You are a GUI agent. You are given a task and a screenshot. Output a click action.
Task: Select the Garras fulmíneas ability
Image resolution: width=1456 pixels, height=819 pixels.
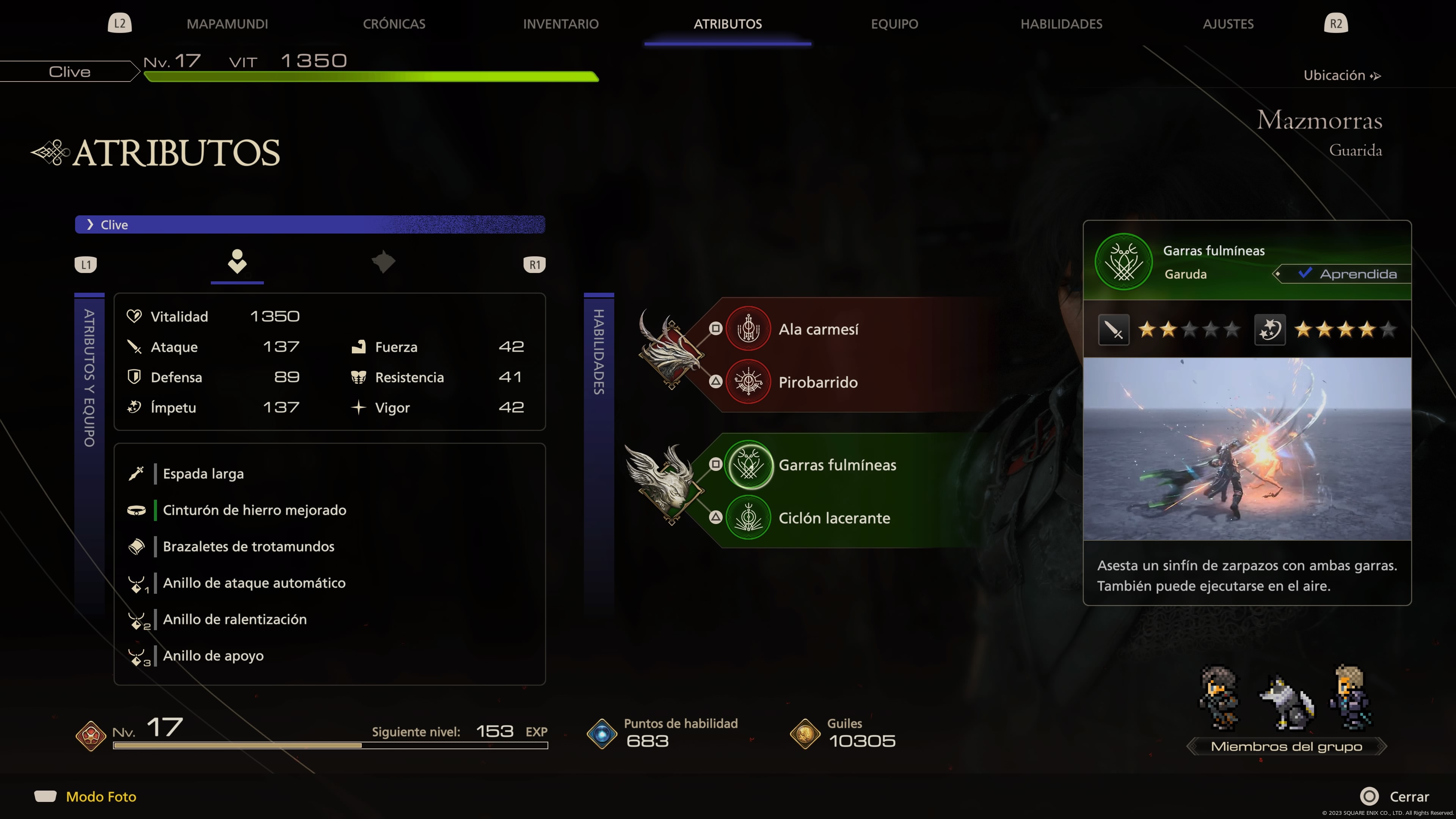(x=836, y=464)
